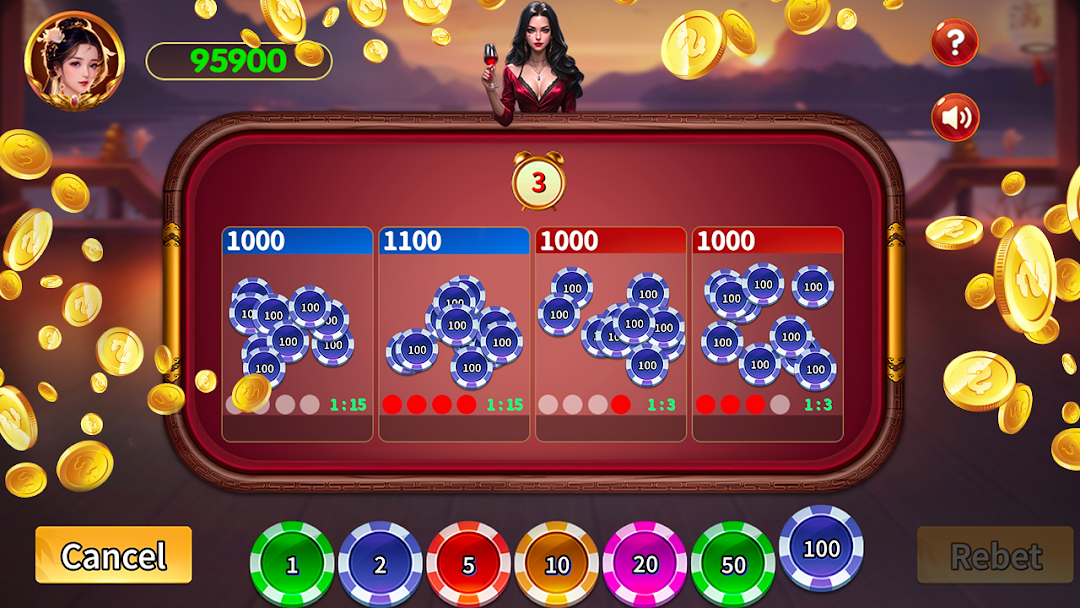This screenshot has height=608, width=1080.
Task: Cancel the current bets
Action: (x=113, y=555)
